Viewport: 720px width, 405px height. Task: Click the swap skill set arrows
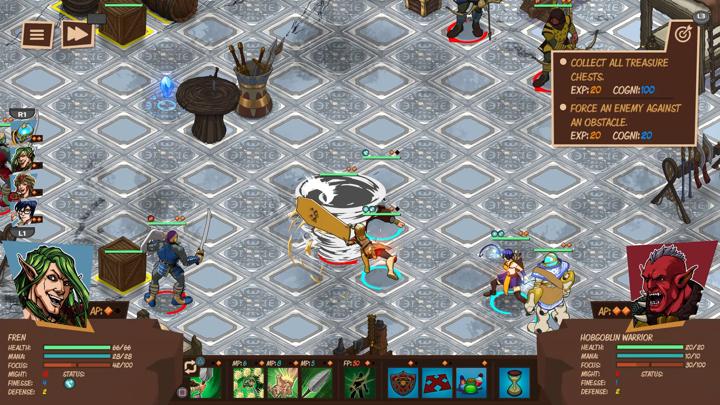tap(190, 367)
